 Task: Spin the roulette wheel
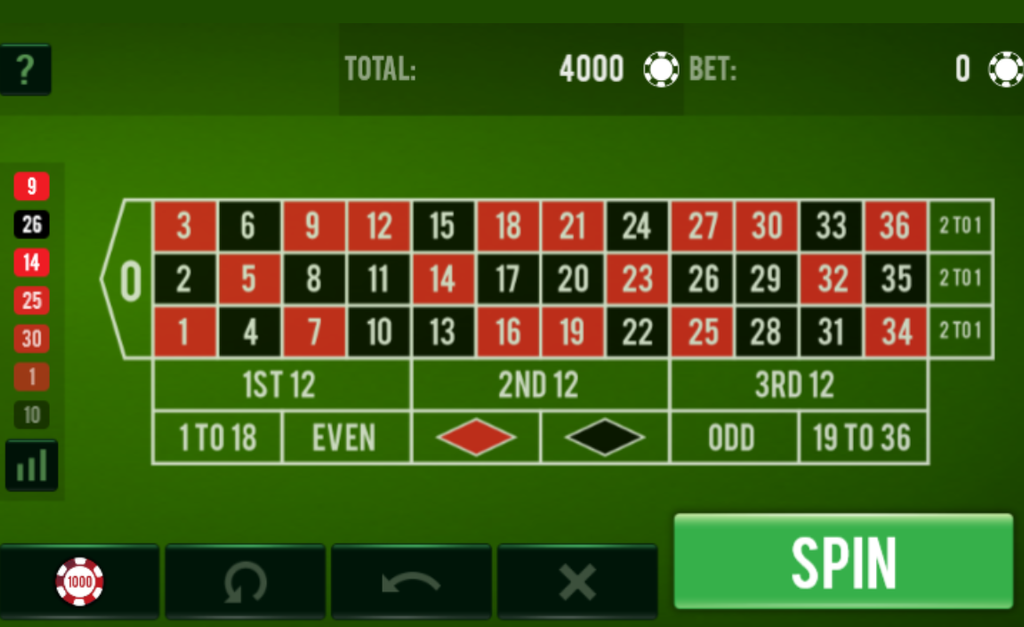[x=843, y=561]
